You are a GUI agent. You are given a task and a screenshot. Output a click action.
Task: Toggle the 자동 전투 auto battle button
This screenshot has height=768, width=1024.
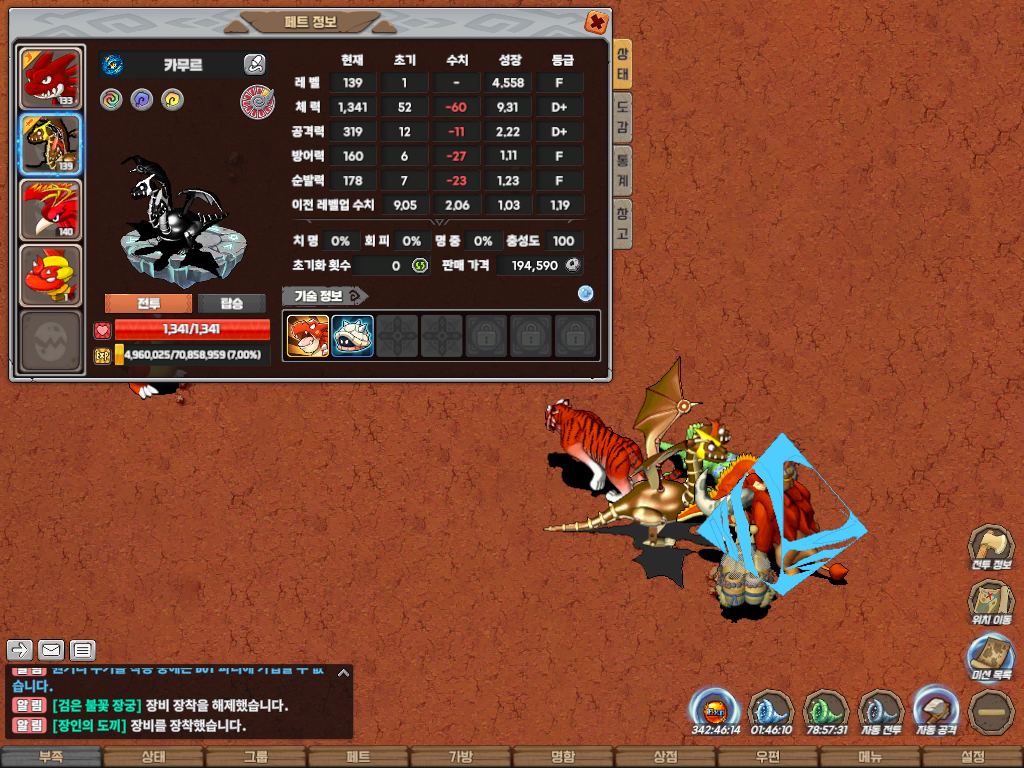(881, 711)
